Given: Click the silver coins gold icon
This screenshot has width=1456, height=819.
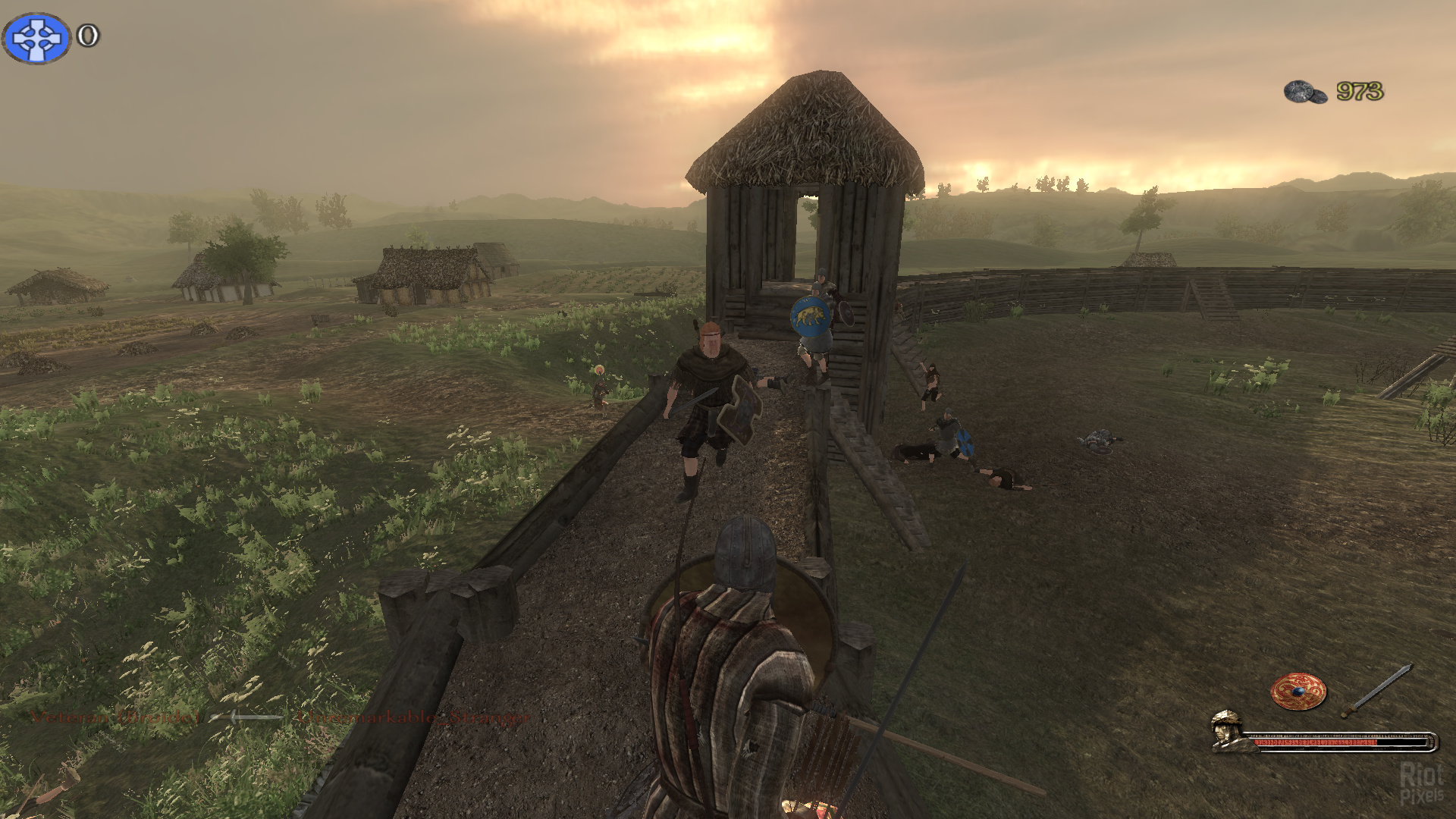Looking at the screenshot, I should click(1305, 92).
